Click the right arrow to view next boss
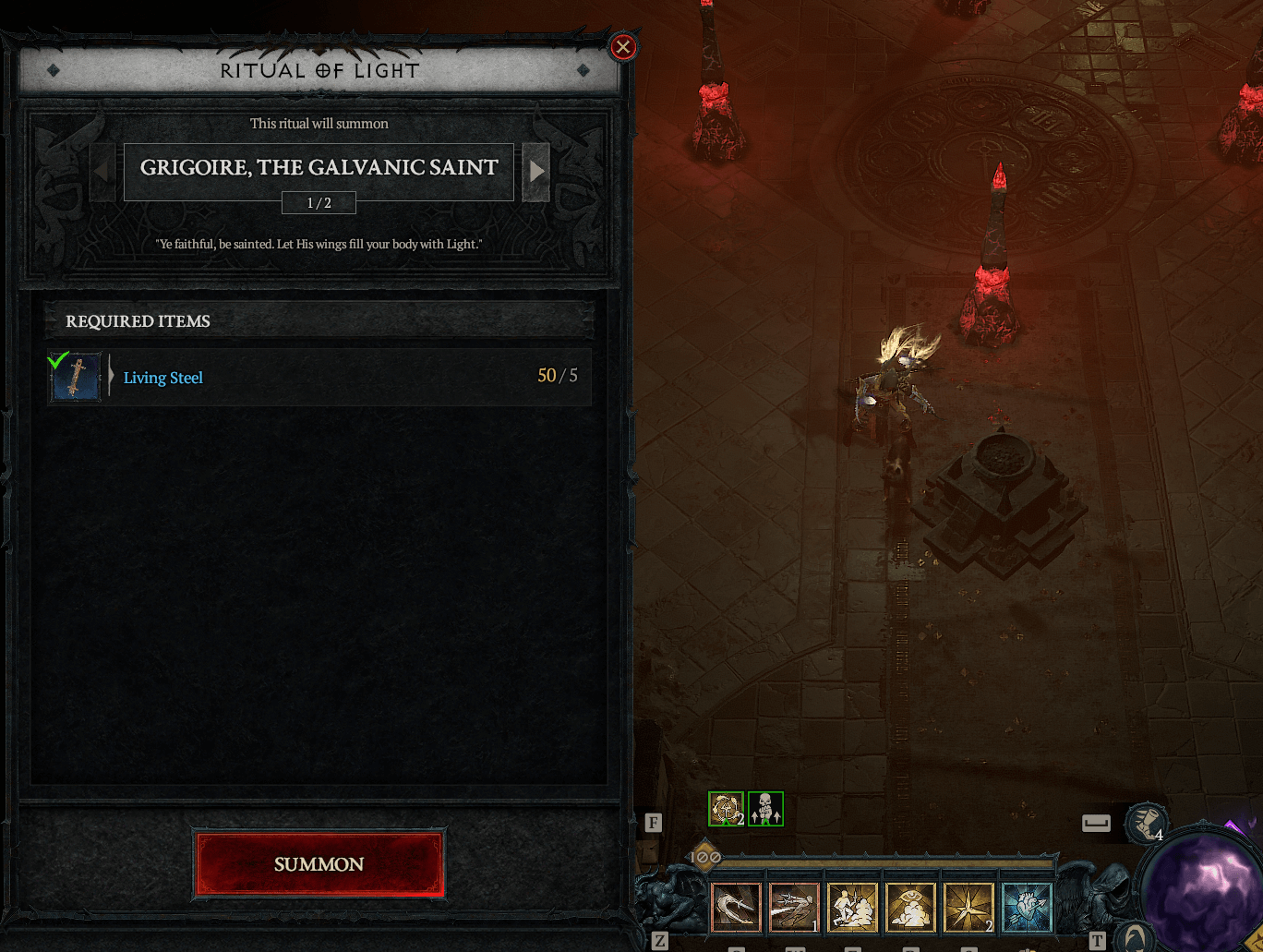 [536, 172]
